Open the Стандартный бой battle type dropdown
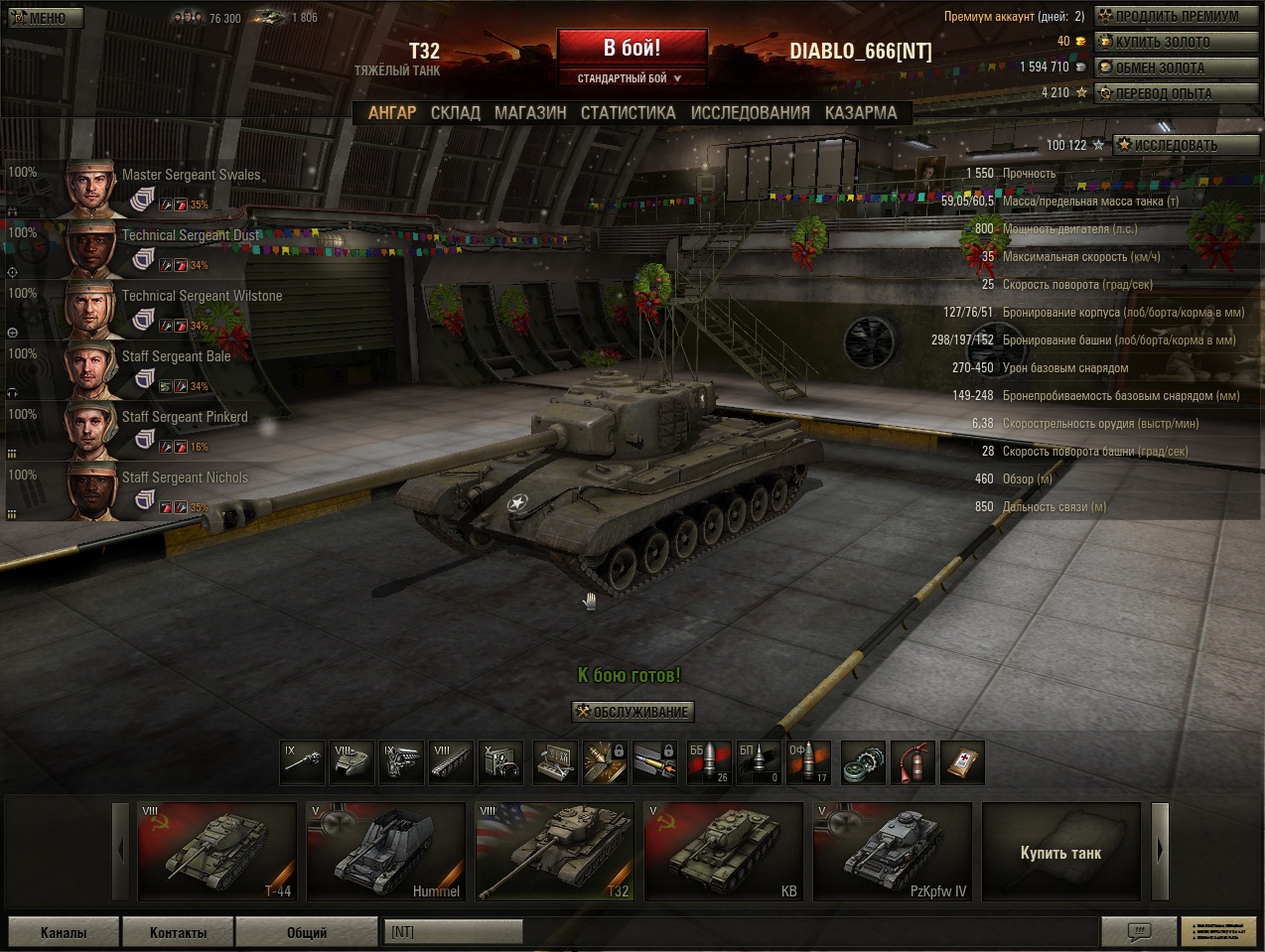This screenshot has width=1265, height=952. [632, 78]
